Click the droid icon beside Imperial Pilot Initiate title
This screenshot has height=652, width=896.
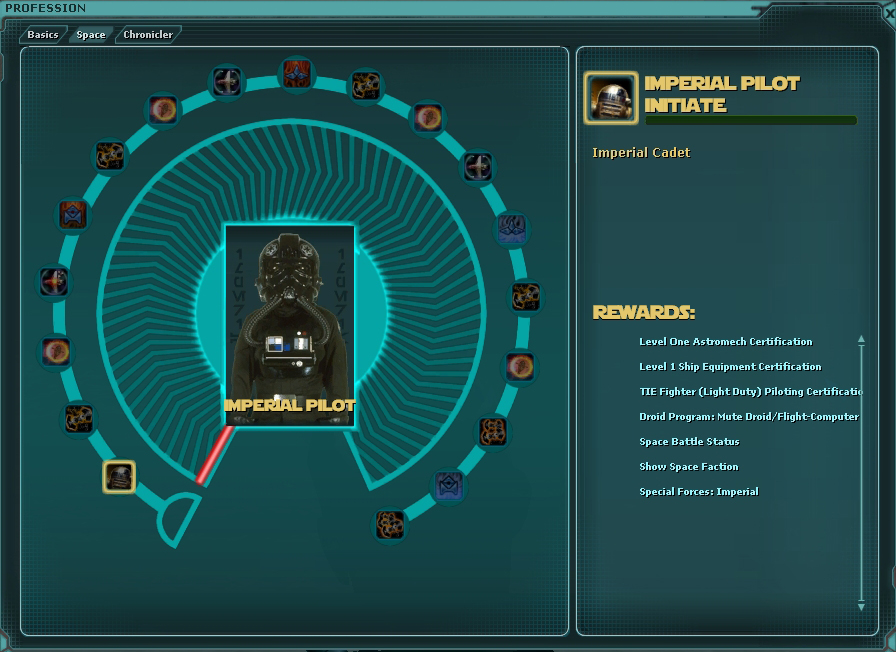click(610, 98)
